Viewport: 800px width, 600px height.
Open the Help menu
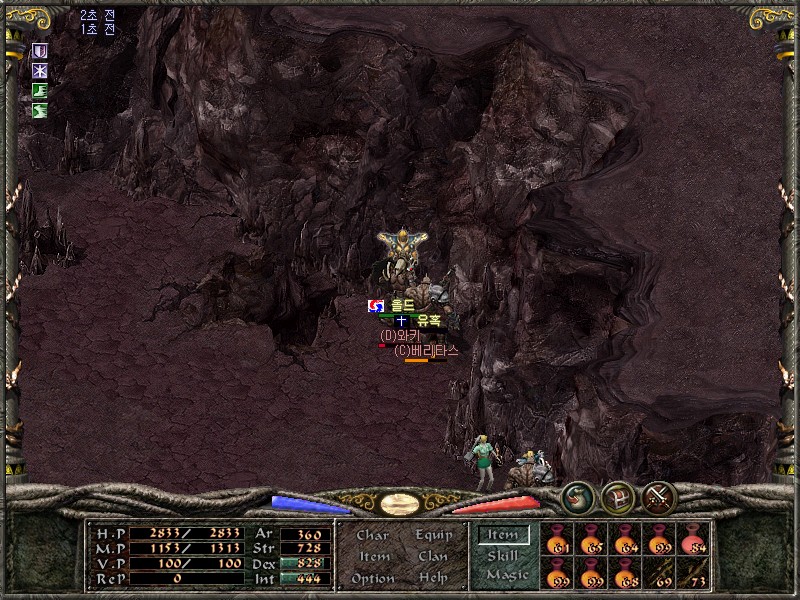432,578
